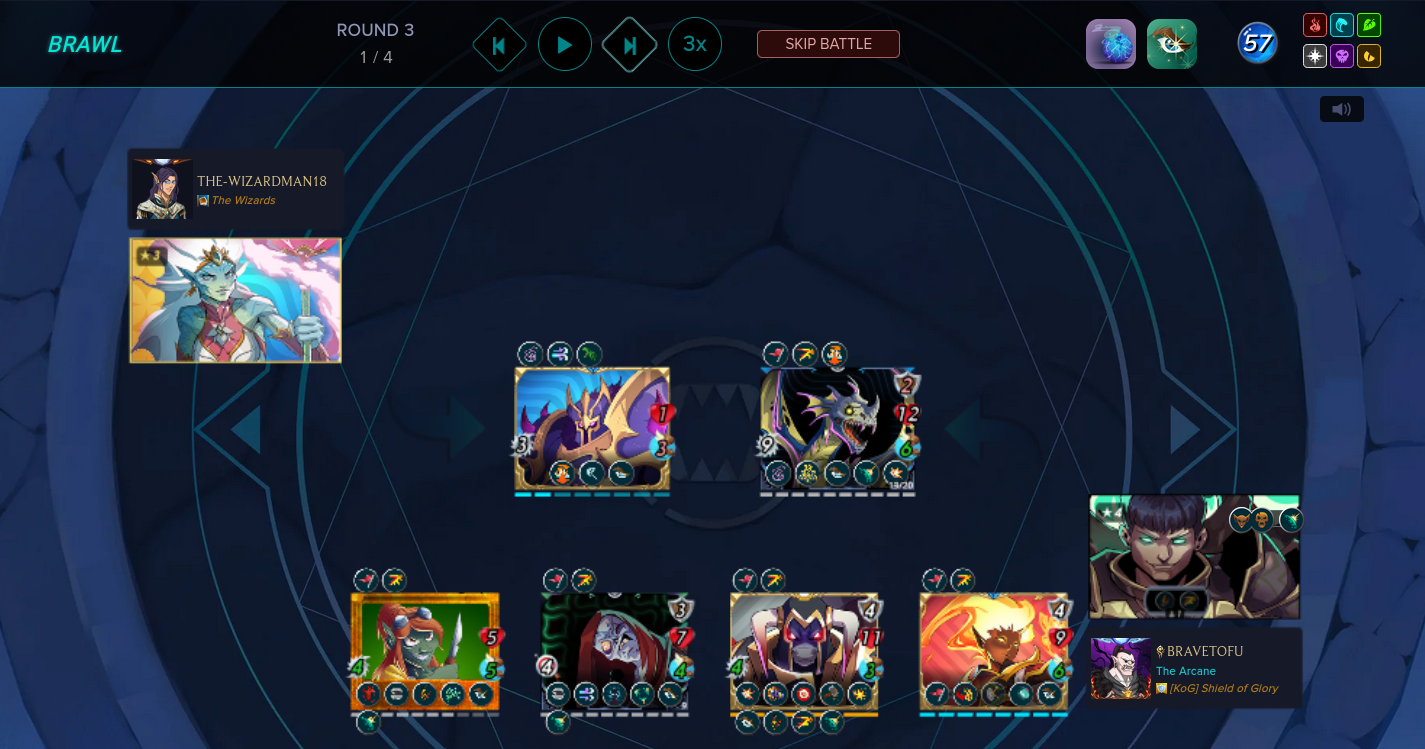This screenshot has width=1425, height=749.
Task: Click the red fire element icon
Action: pos(1315,25)
